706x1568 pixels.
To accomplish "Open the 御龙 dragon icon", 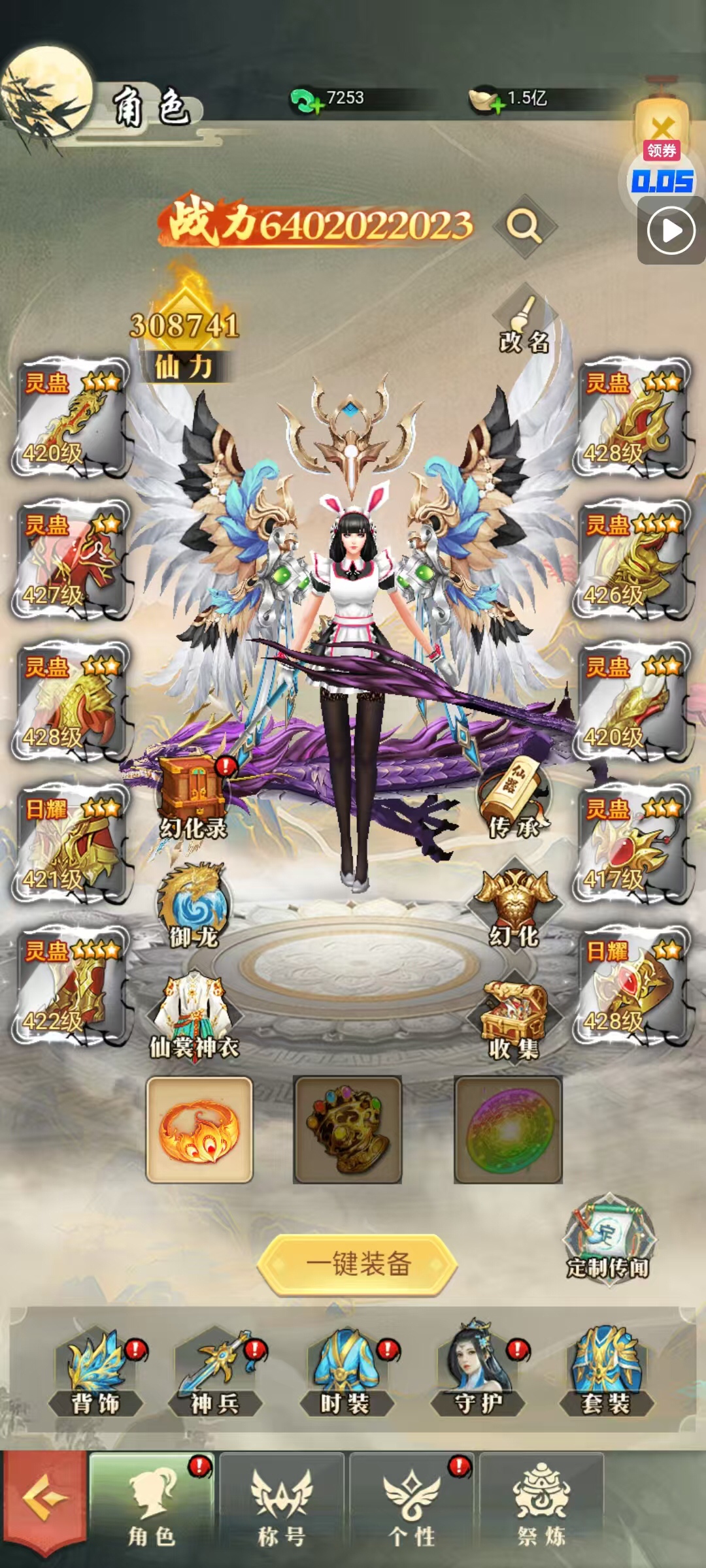I will [x=193, y=906].
